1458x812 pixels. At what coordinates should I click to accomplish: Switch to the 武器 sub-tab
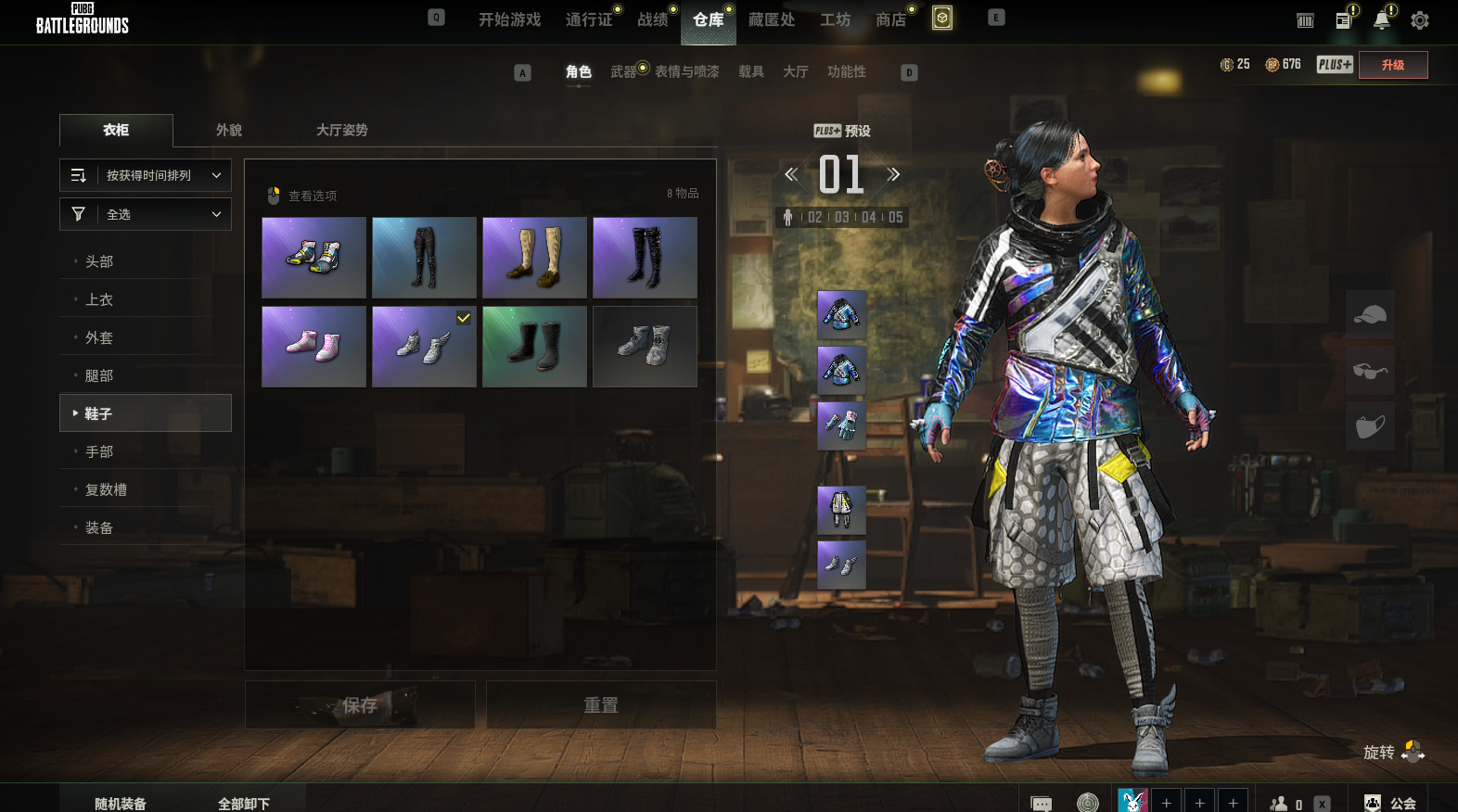623,71
